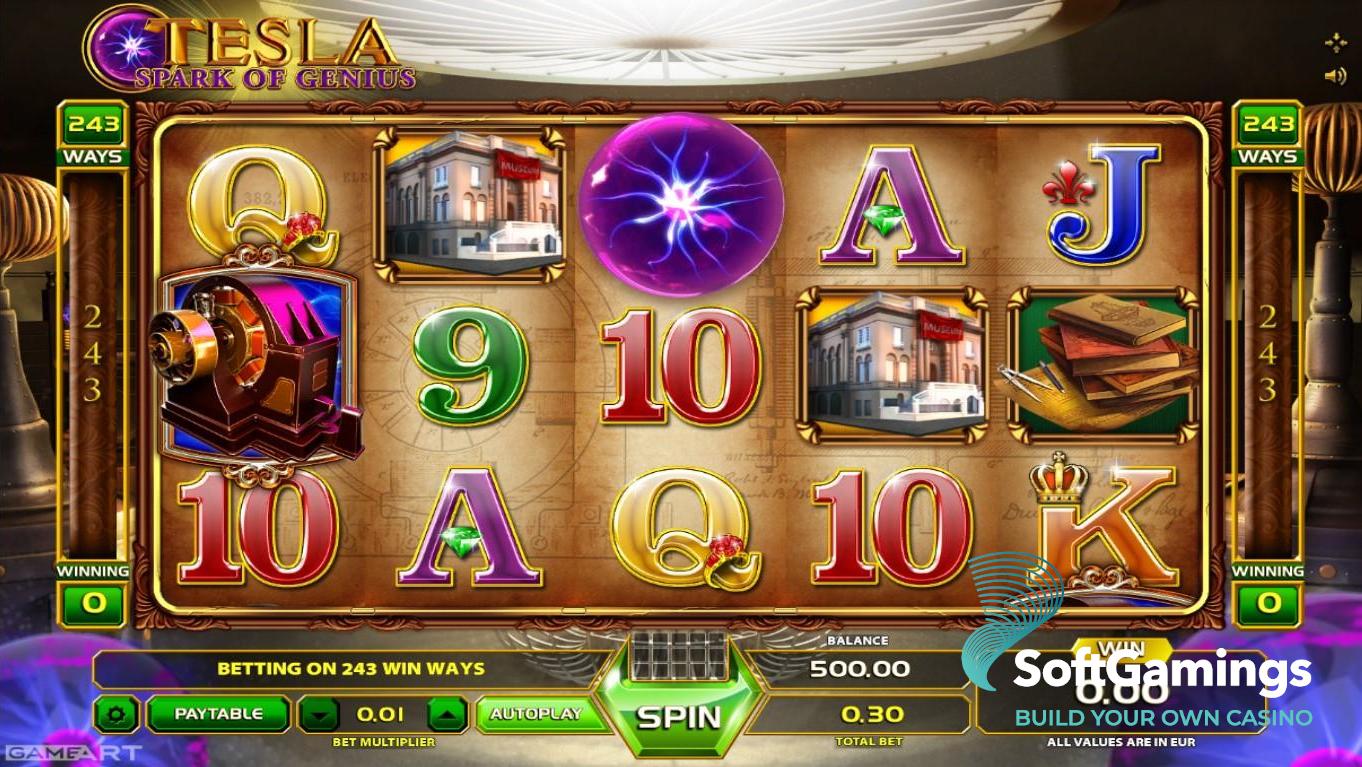This screenshot has width=1362, height=767.
Task: Spin the reels with the green SPIN button
Action: [x=678, y=716]
